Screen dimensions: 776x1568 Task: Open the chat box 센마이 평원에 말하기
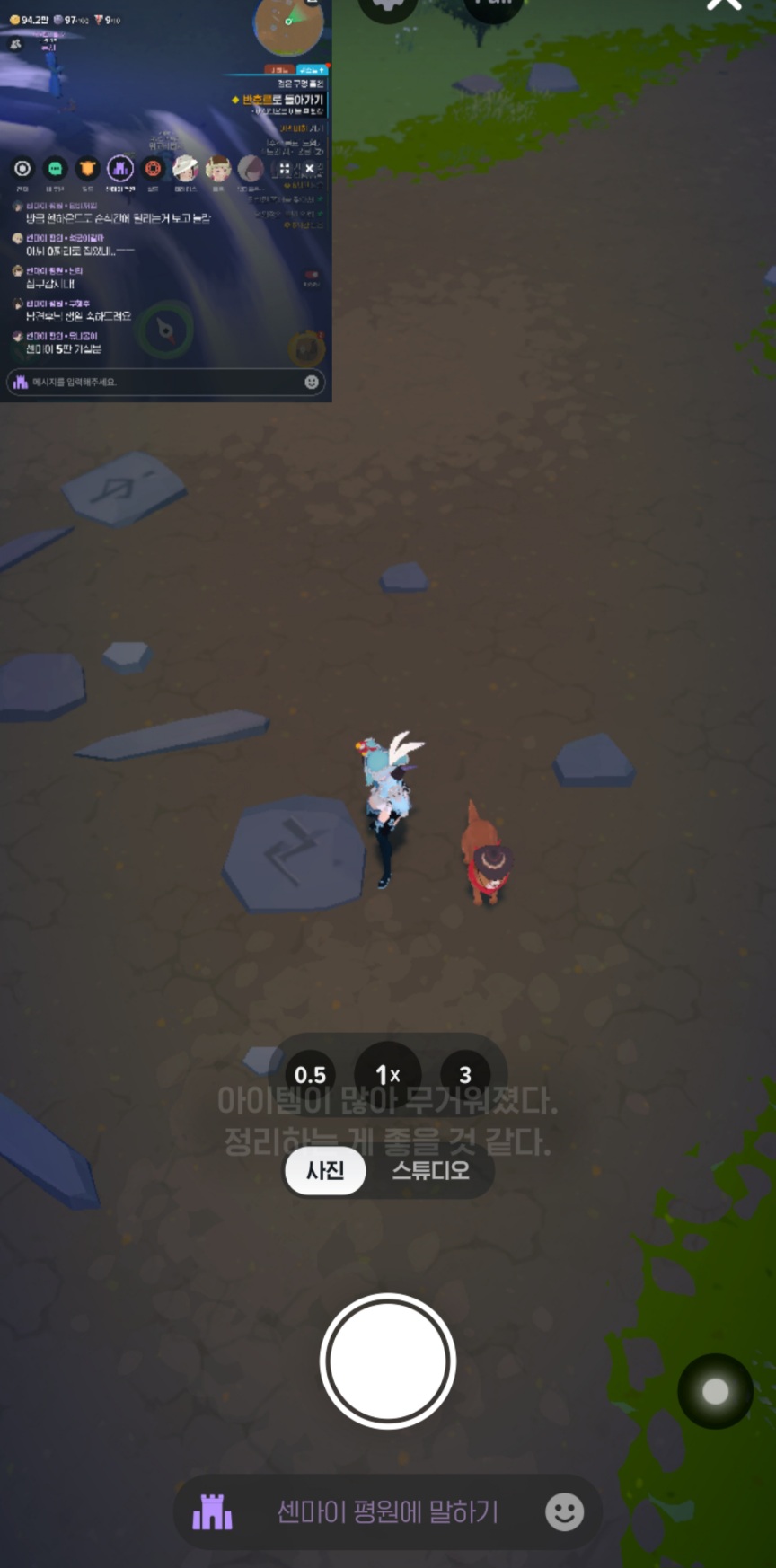click(387, 1511)
